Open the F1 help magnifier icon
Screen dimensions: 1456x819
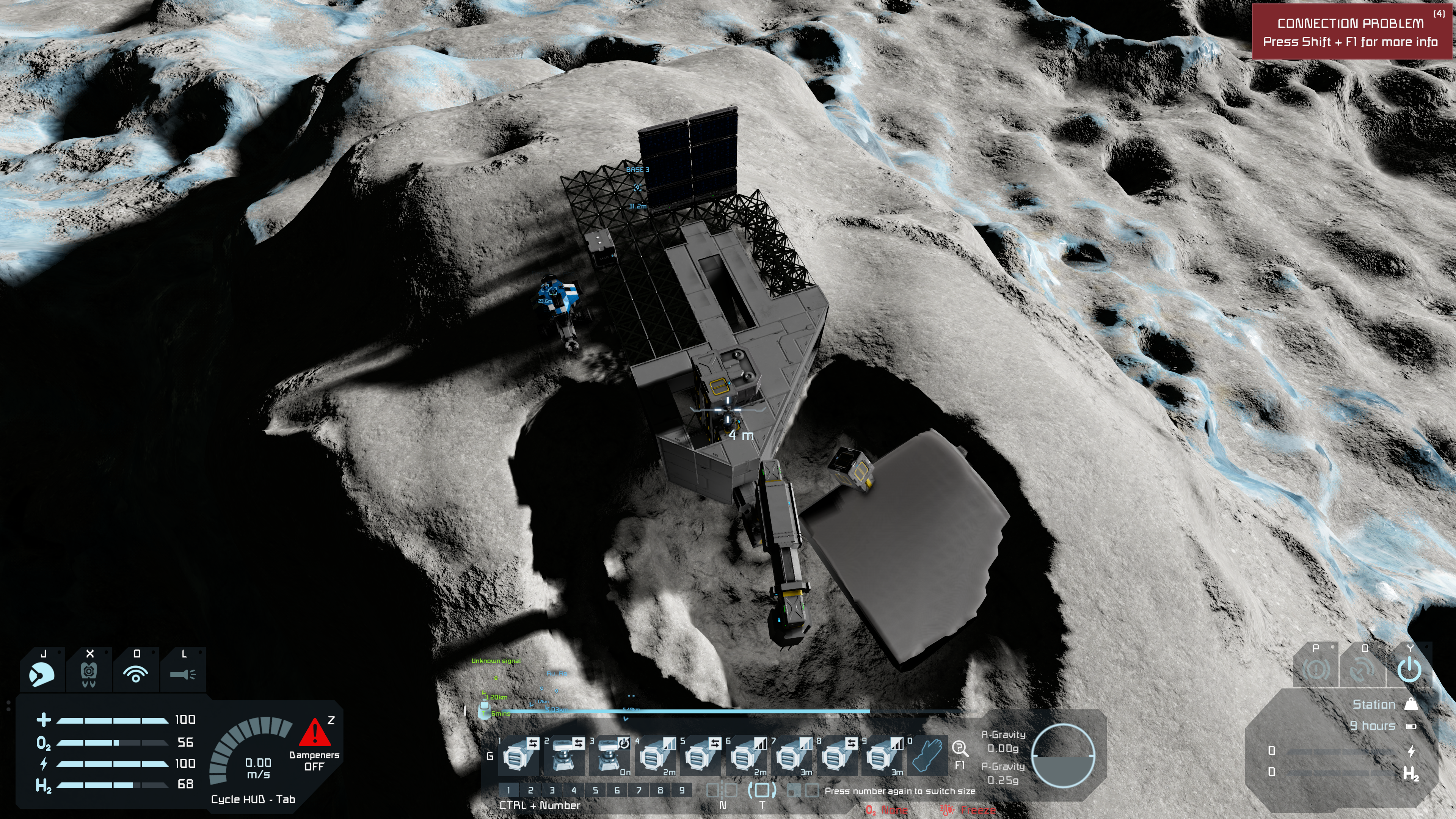[x=959, y=750]
